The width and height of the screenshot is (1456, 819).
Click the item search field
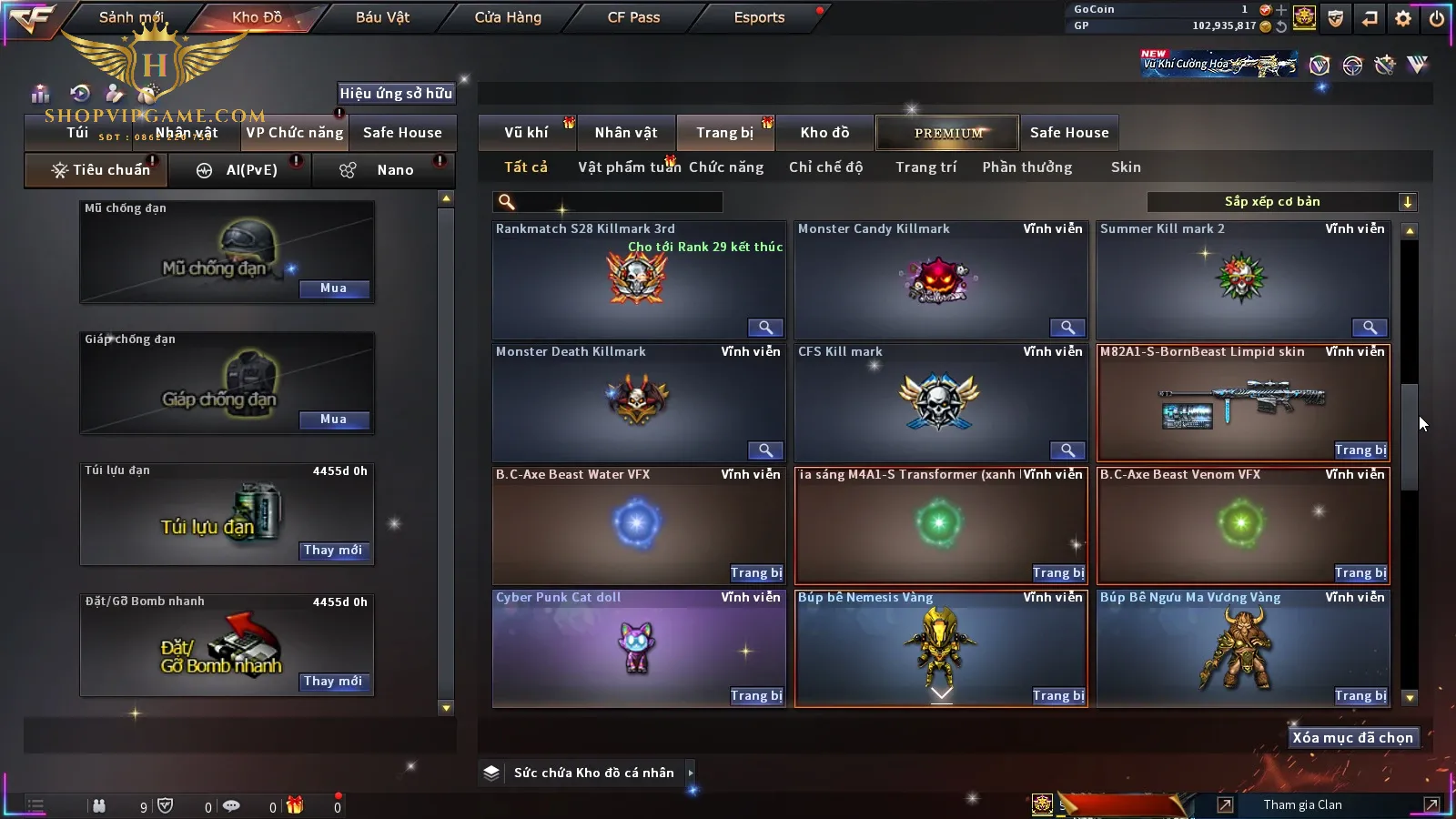608,202
